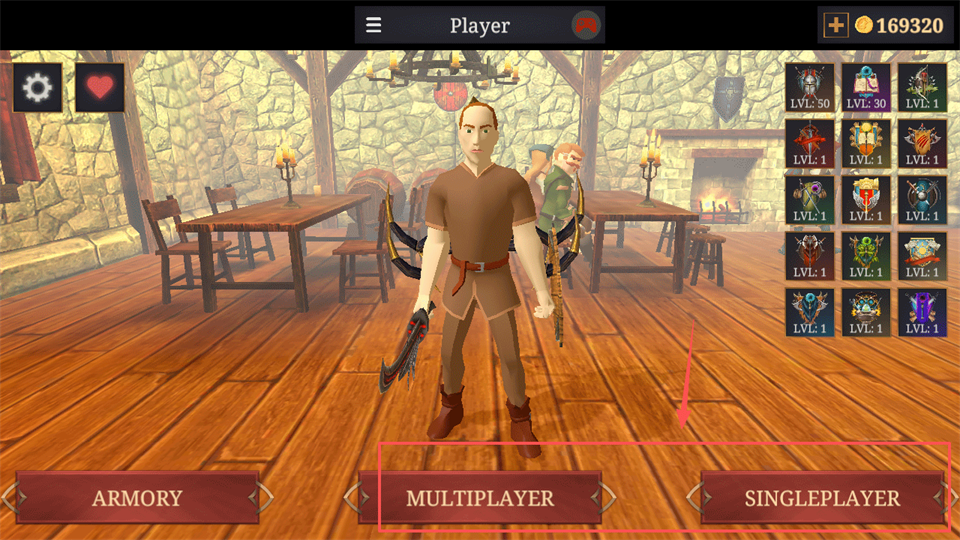Select the red ribbon sword class
This screenshot has height=540, width=960.
(x=810, y=143)
